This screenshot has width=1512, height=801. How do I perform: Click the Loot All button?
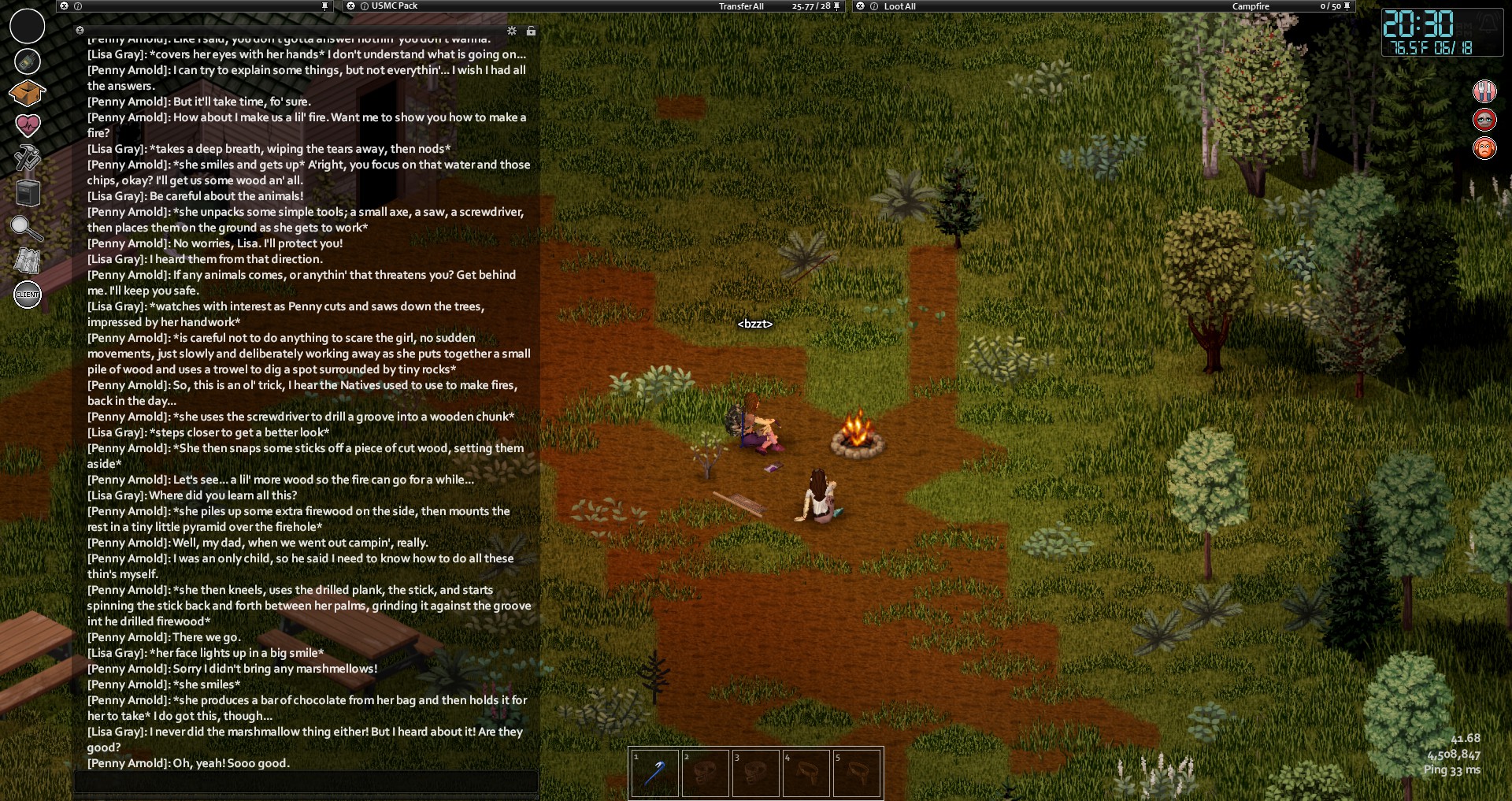899,6
